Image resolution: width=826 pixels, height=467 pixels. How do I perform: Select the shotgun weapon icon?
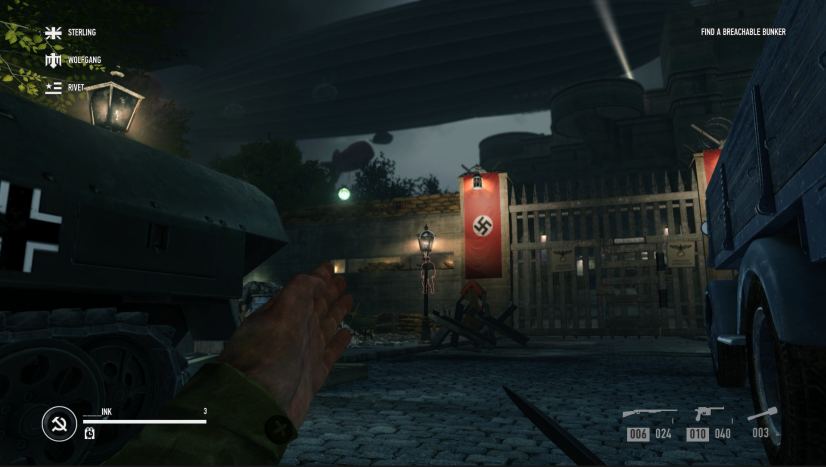click(x=649, y=413)
